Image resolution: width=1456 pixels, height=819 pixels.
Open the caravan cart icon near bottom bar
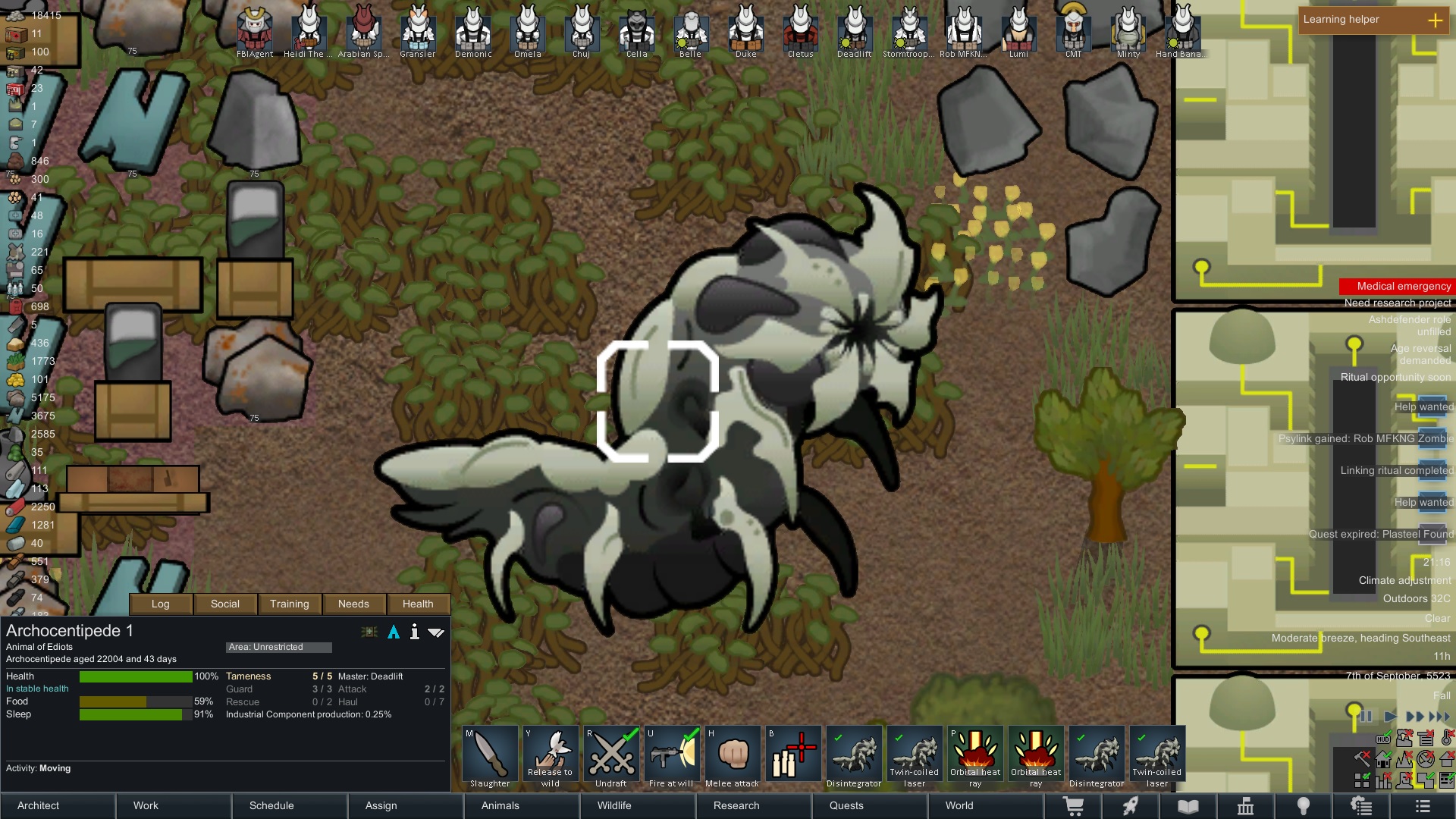click(x=1075, y=805)
